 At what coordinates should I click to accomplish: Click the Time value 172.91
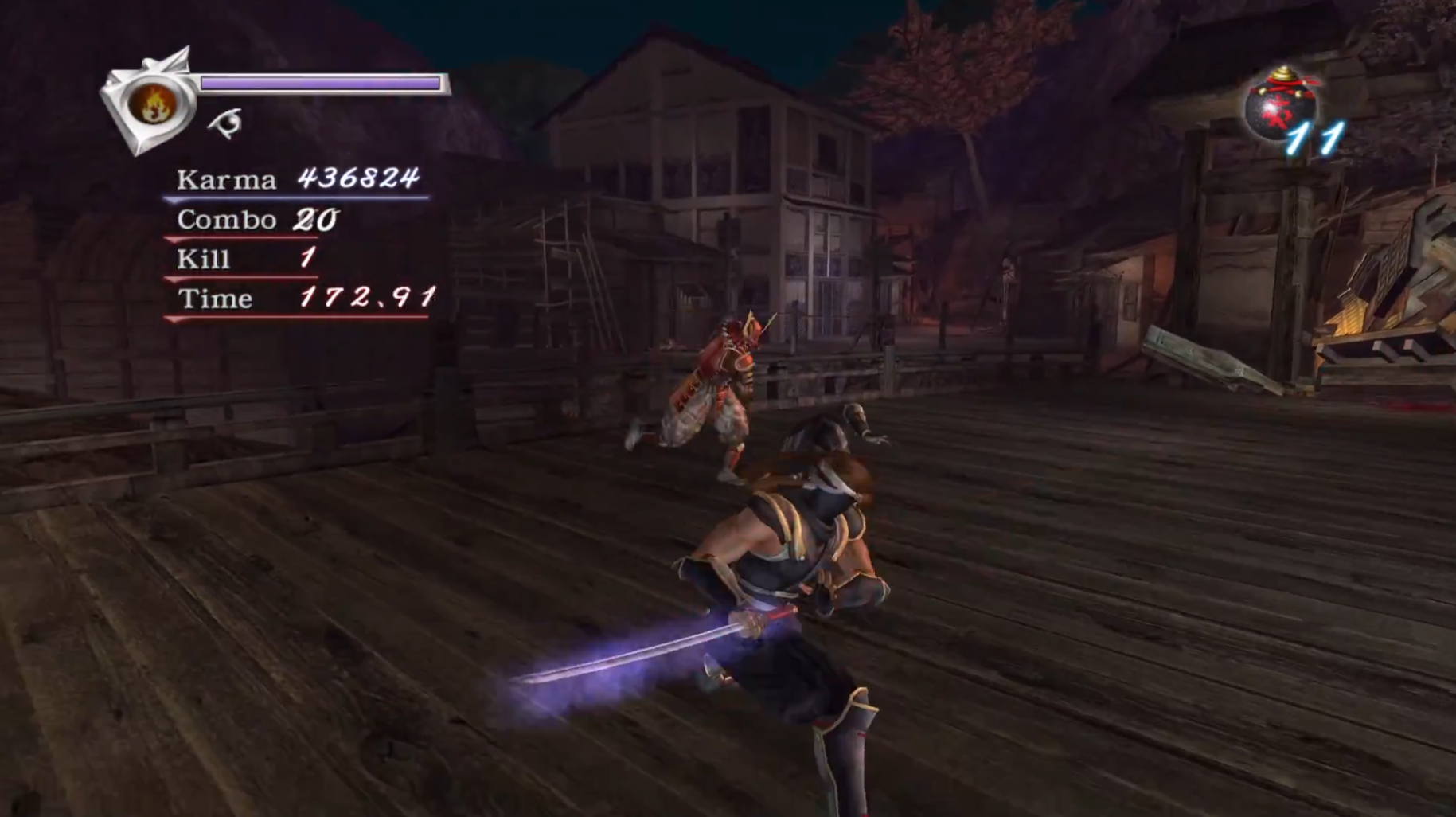[x=366, y=298]
